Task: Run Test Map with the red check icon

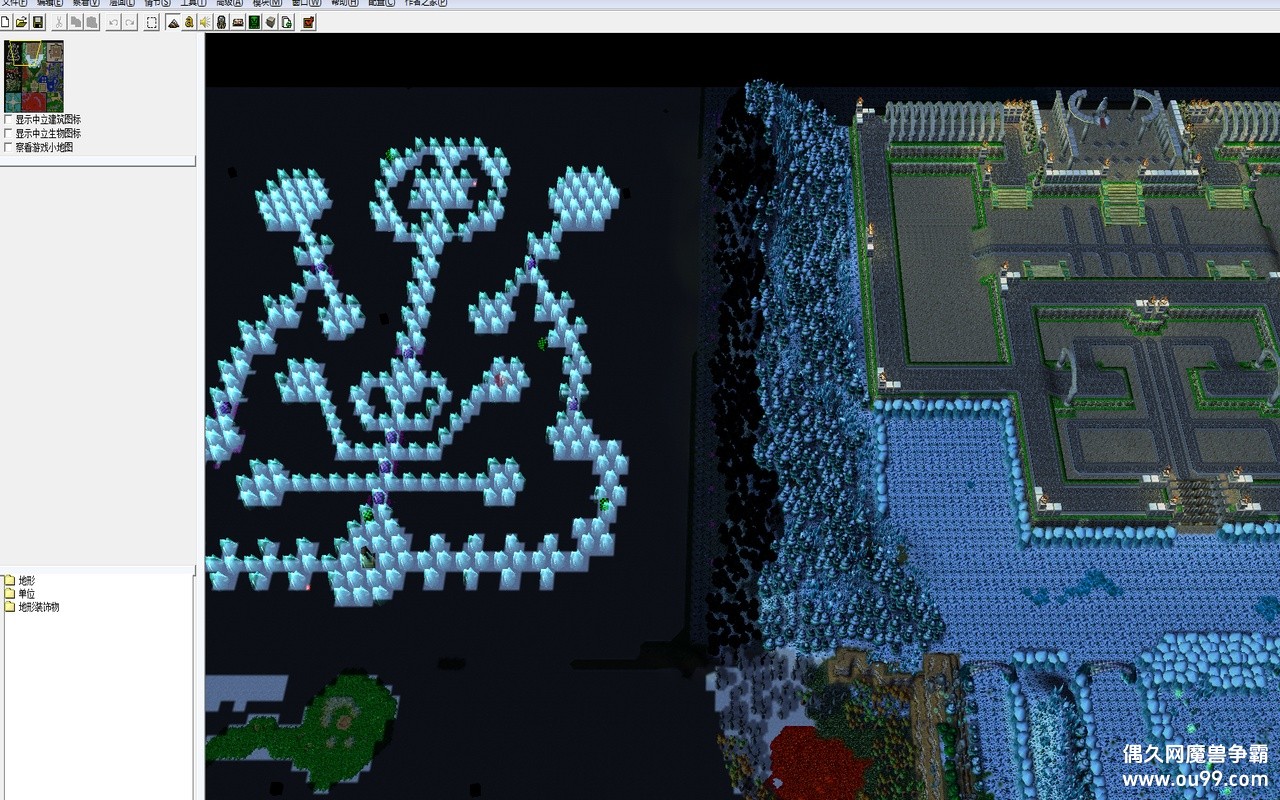Action: 307,21
